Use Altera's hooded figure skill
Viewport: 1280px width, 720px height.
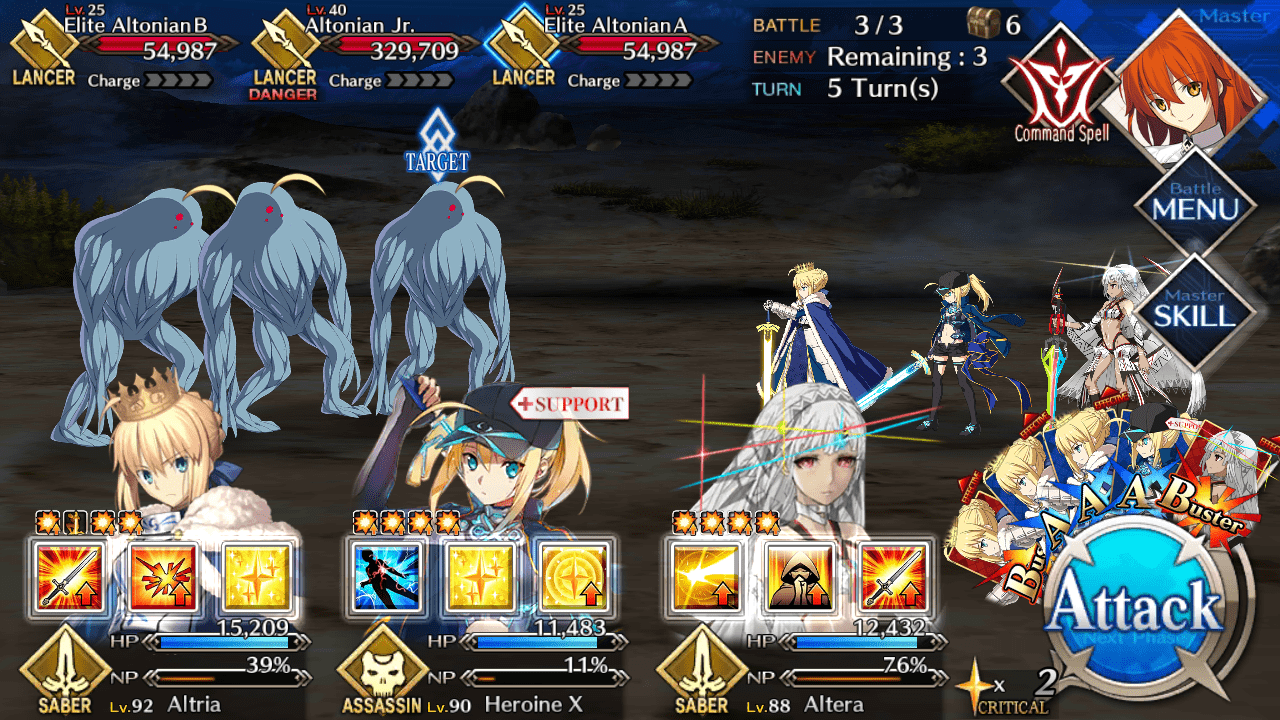tap(799, 578)
